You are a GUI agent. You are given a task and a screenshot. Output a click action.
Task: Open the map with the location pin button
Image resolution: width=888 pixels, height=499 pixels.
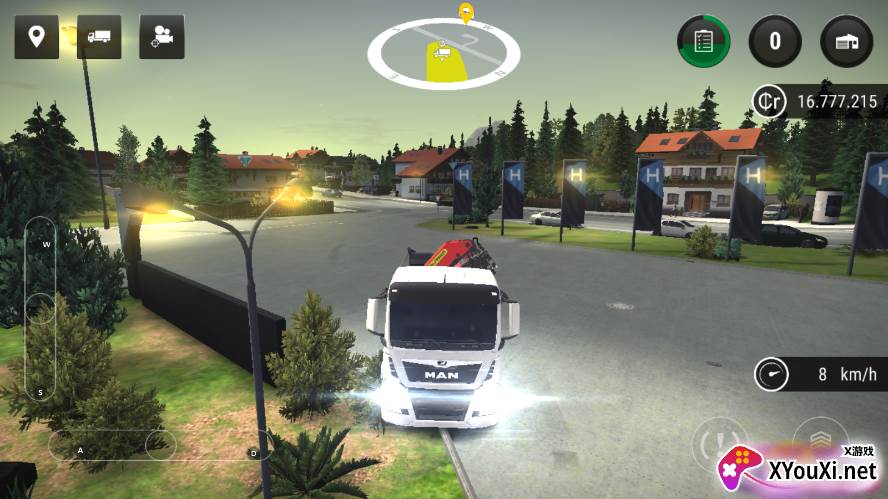click(x=36, y=37)
